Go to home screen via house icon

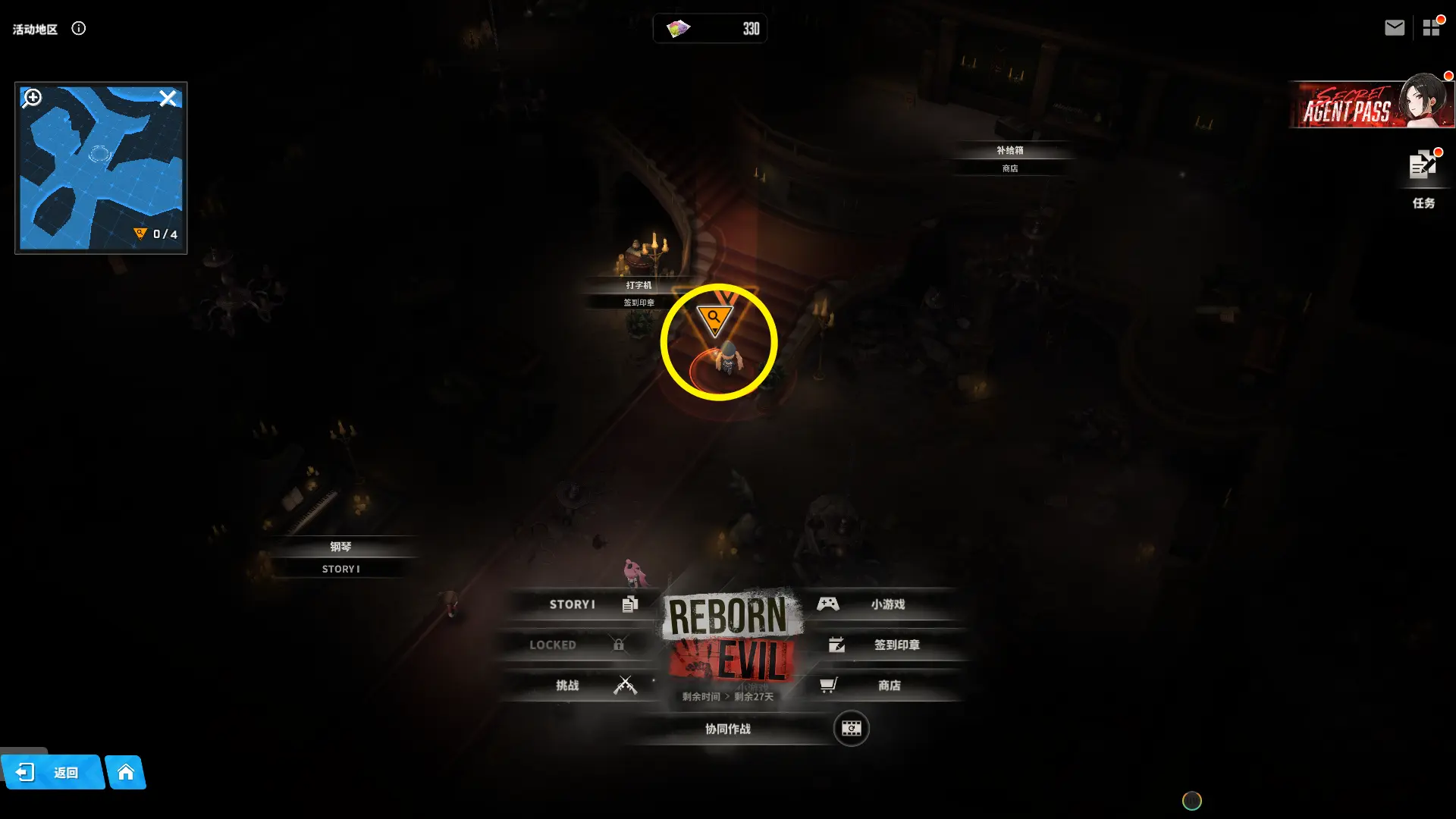(126, 772)
